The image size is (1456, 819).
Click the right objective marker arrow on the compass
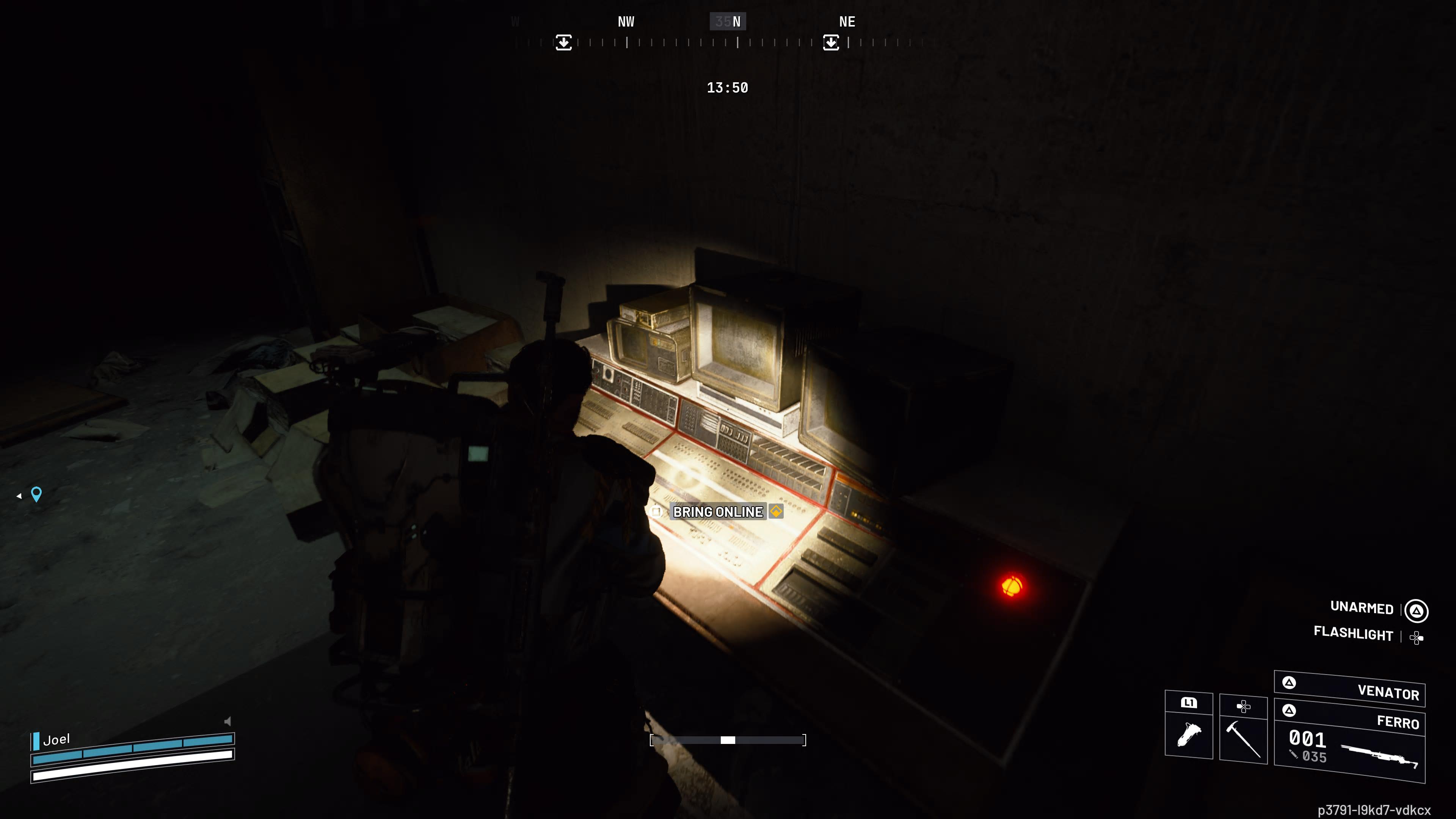[831, 42]
